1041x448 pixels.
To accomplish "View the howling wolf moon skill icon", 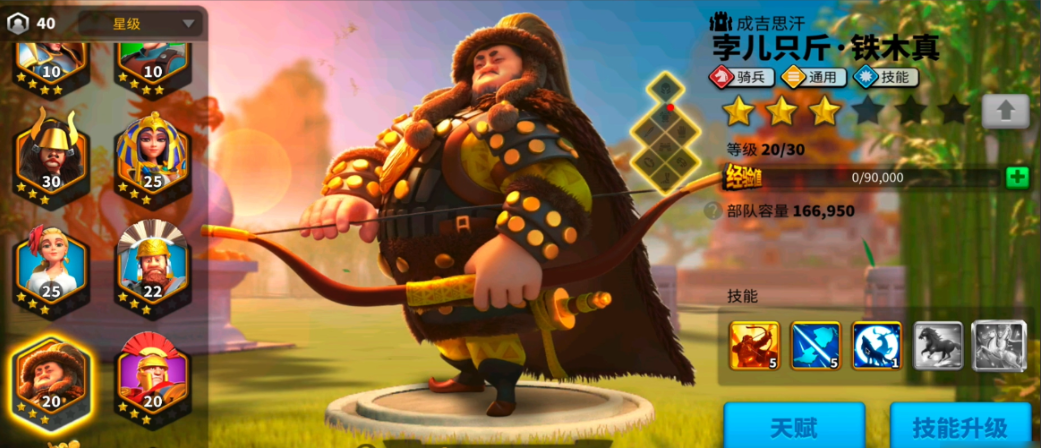I will point(876,345).
